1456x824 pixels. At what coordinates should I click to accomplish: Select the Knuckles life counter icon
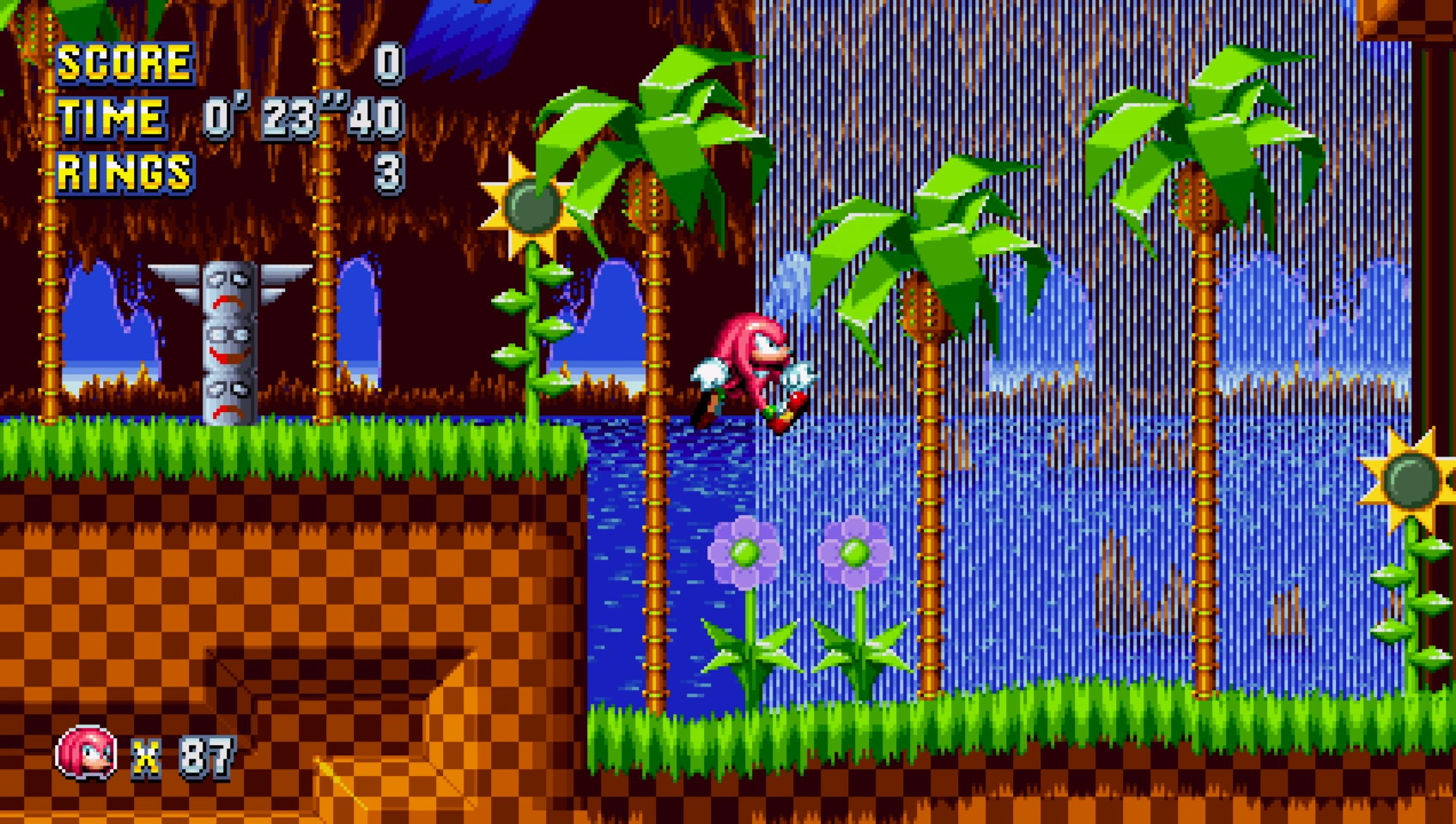(86, 755)
